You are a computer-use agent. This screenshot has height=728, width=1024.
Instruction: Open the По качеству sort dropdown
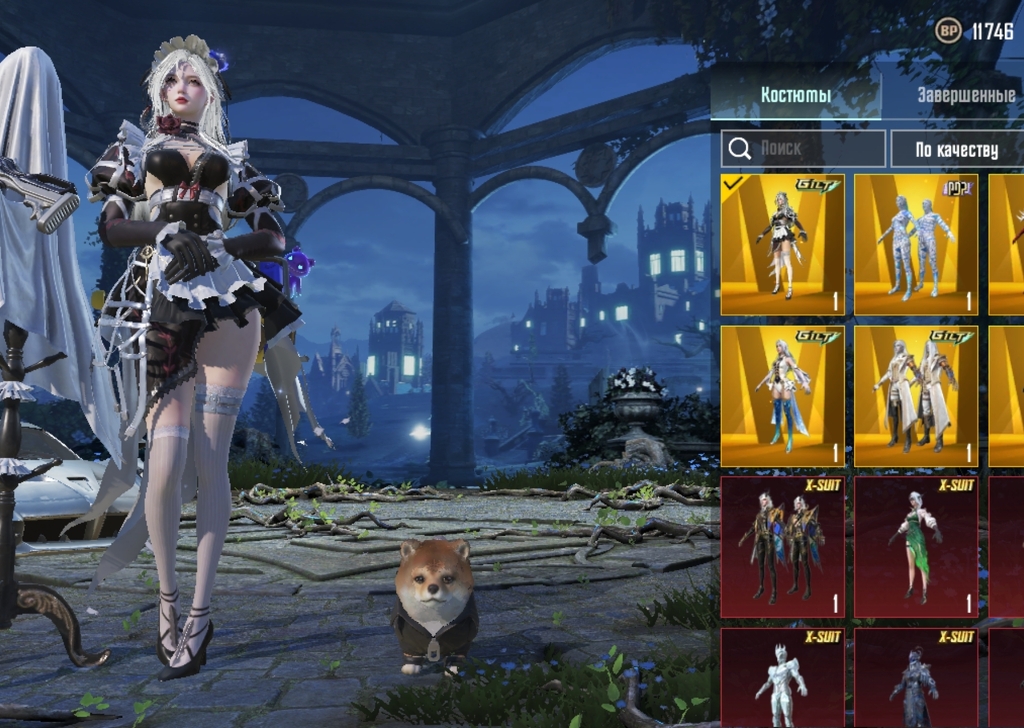(957, 149)
